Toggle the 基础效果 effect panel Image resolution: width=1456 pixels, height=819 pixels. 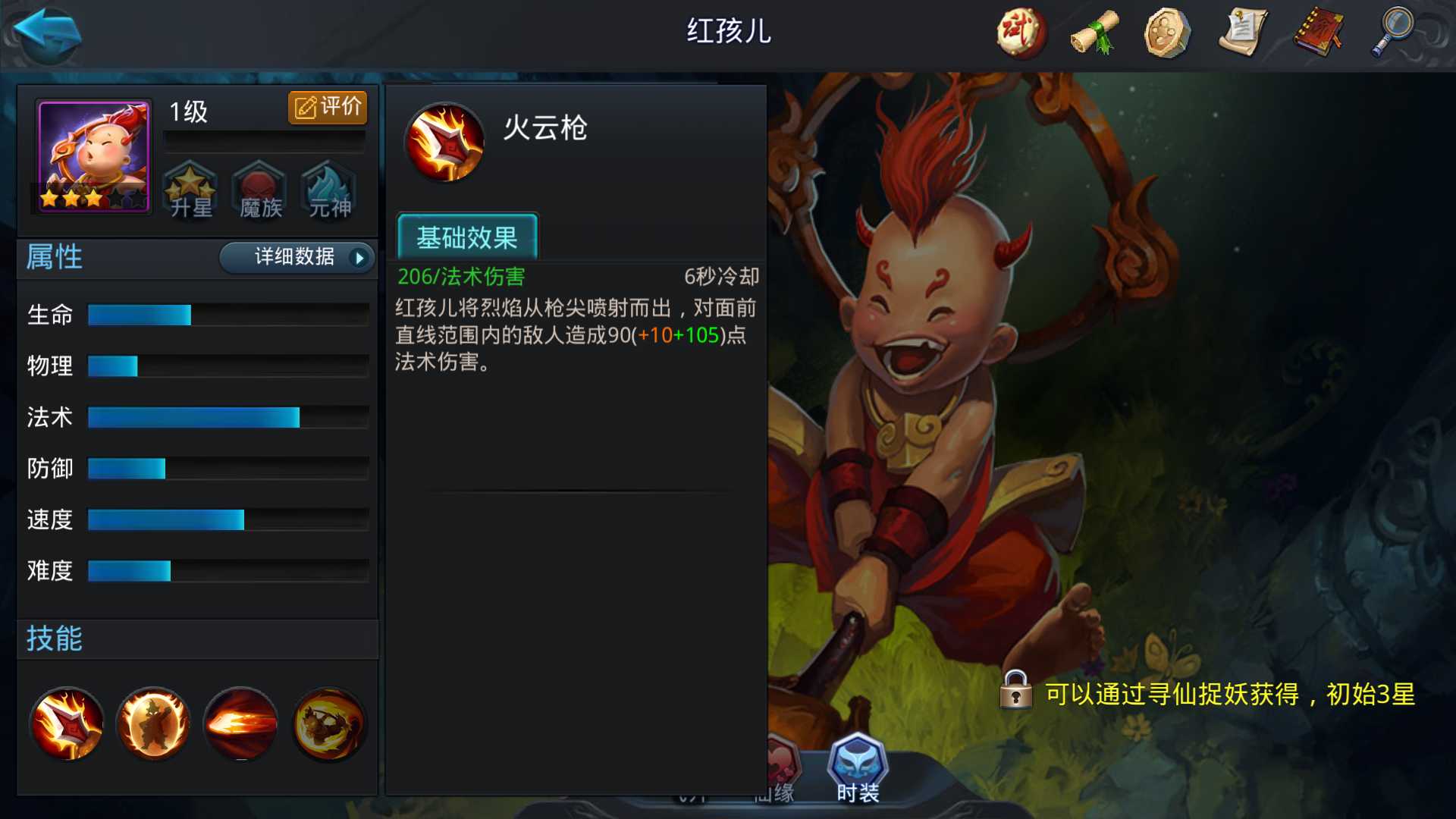click(467, 237)
